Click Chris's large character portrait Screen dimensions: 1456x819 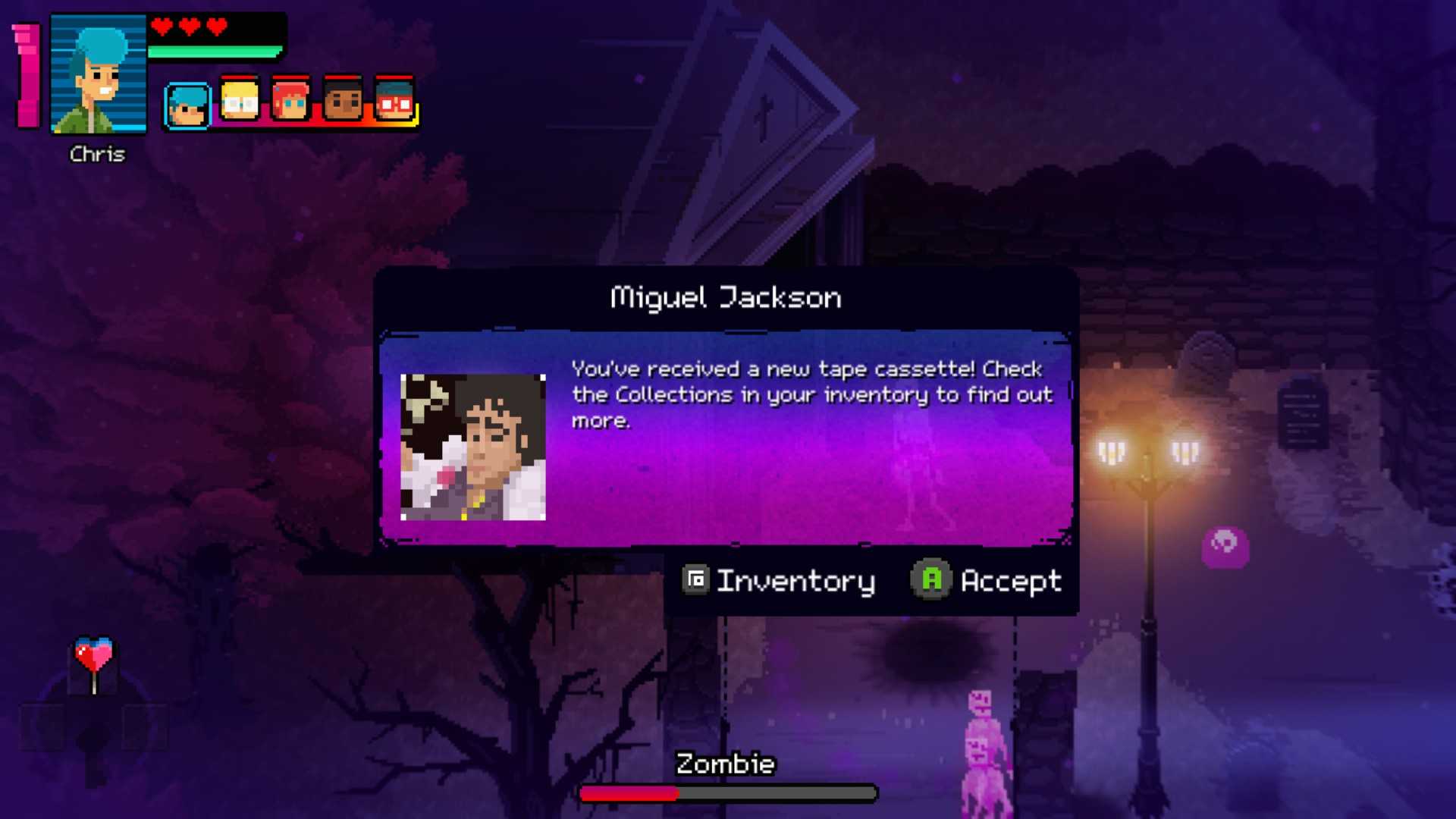click(x=98, y=74)
